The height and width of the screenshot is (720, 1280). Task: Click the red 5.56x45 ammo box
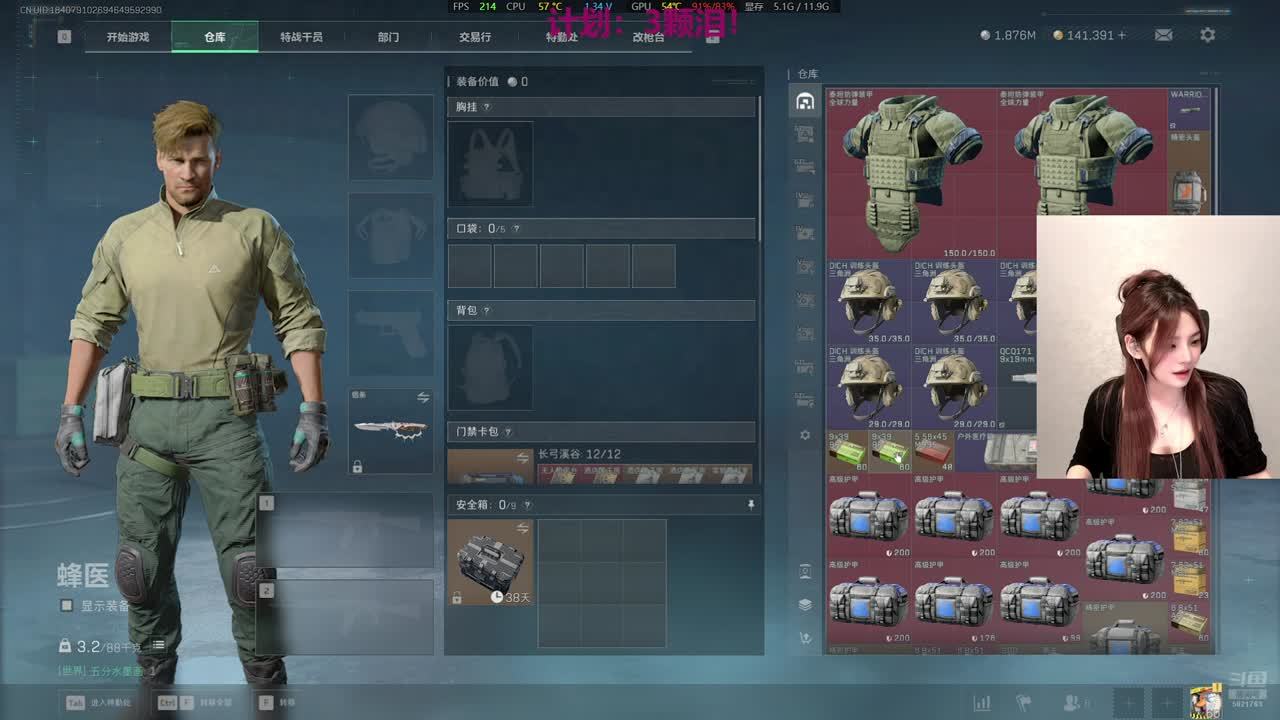932,453
